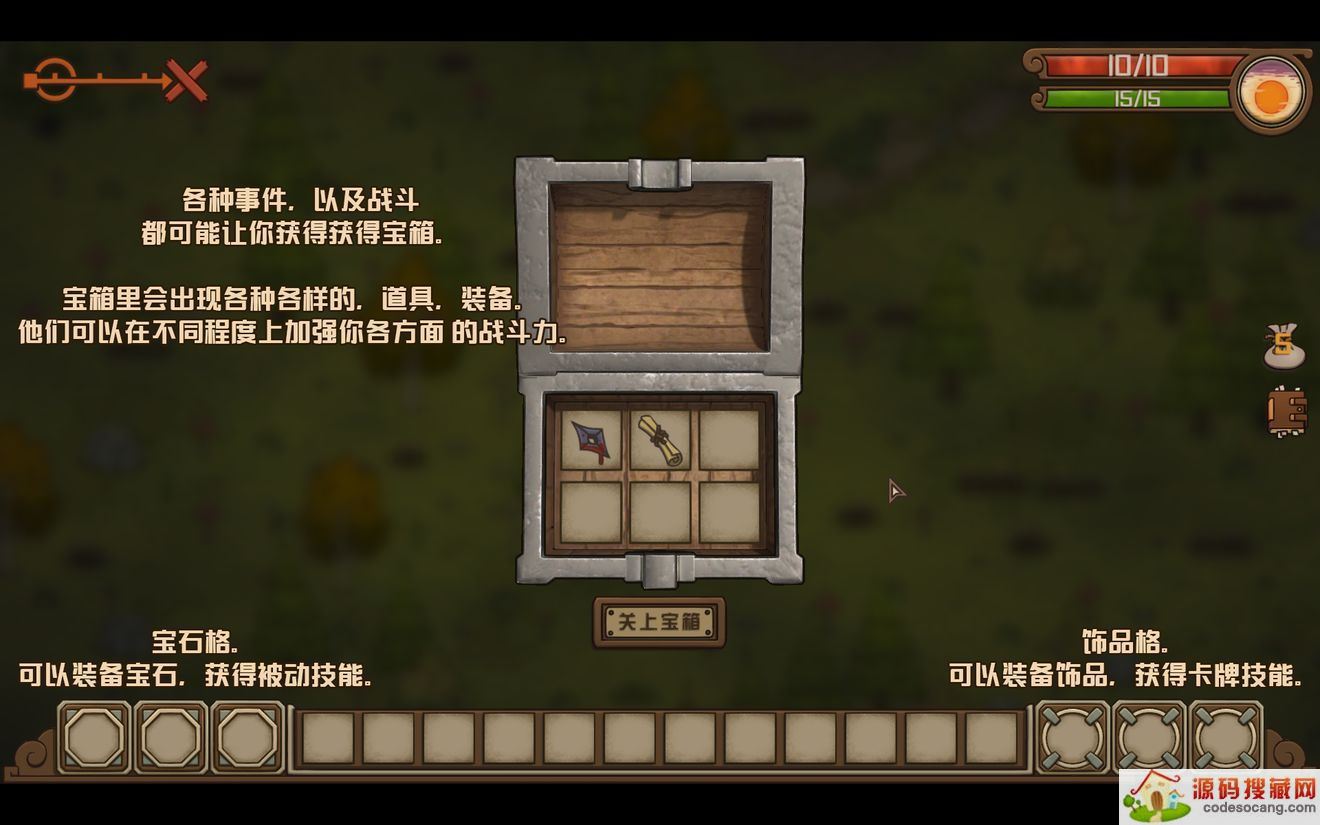Close the chest with 关上宝箱 button

[x=659, y=622]
